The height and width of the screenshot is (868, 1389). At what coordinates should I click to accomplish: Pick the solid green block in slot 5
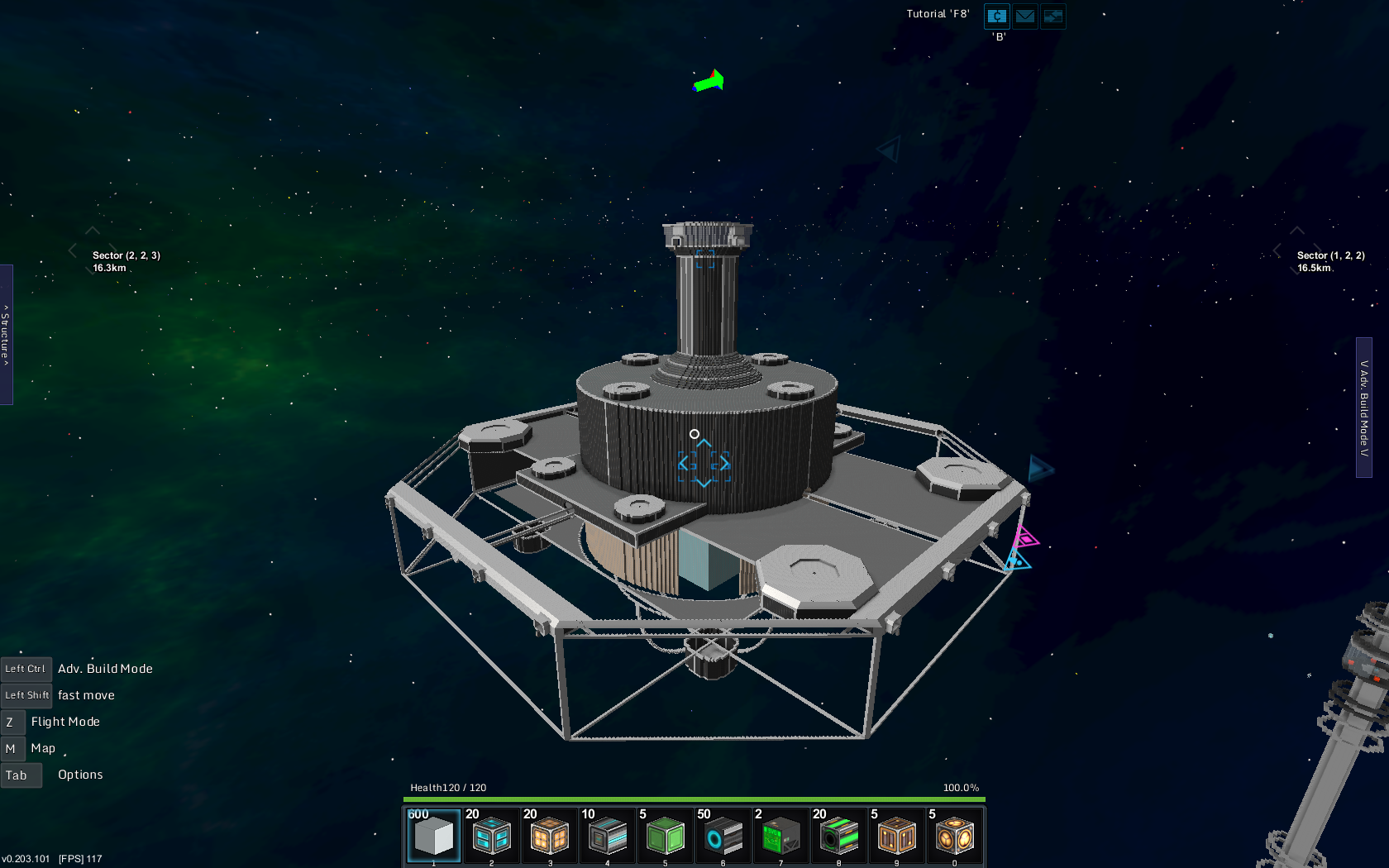[x=665, y=837]
